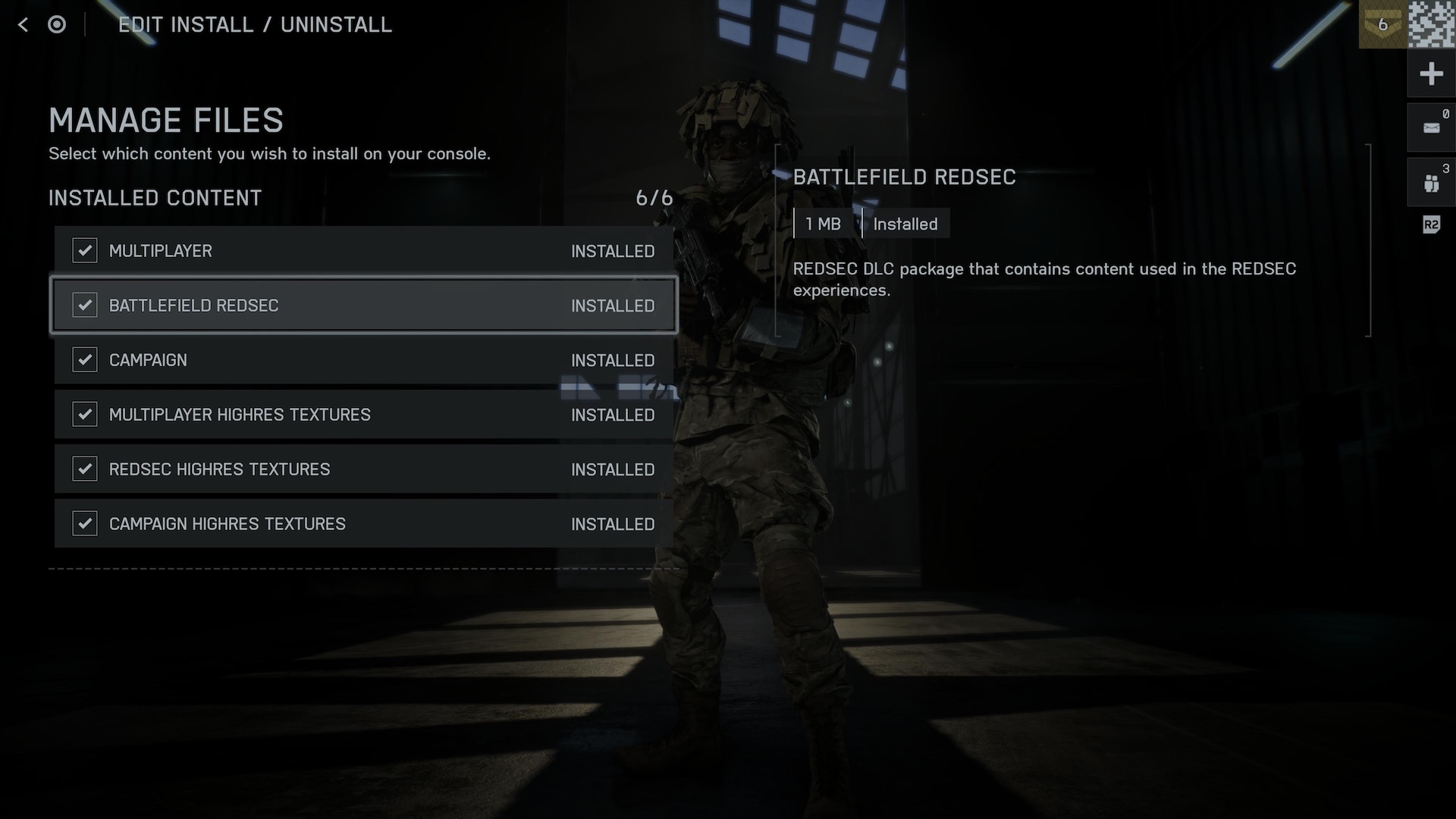Uncheck the Multiplayer installed checkbox
The width and height of the screenshot is (1456, 819).
point(84,251)
